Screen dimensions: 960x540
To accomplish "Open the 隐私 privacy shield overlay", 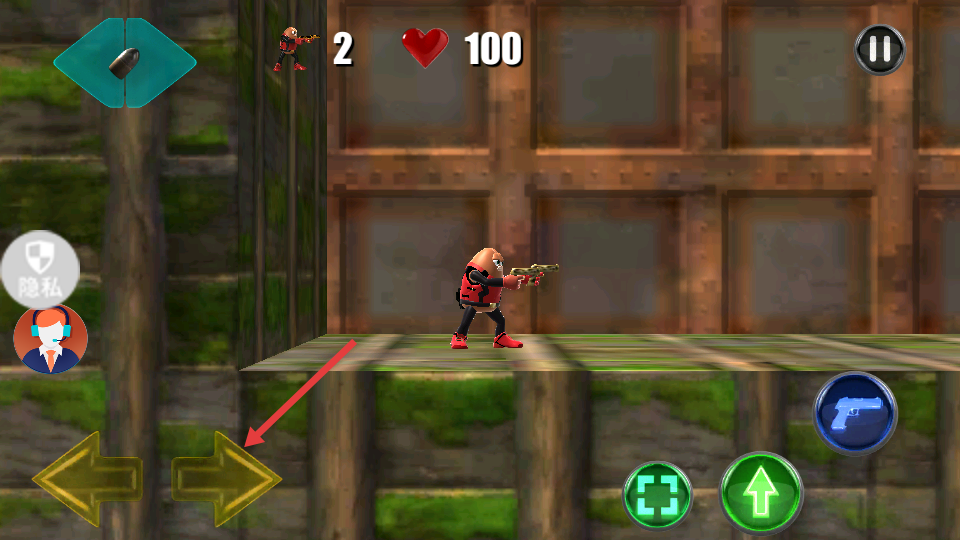I will coord(40,269).
